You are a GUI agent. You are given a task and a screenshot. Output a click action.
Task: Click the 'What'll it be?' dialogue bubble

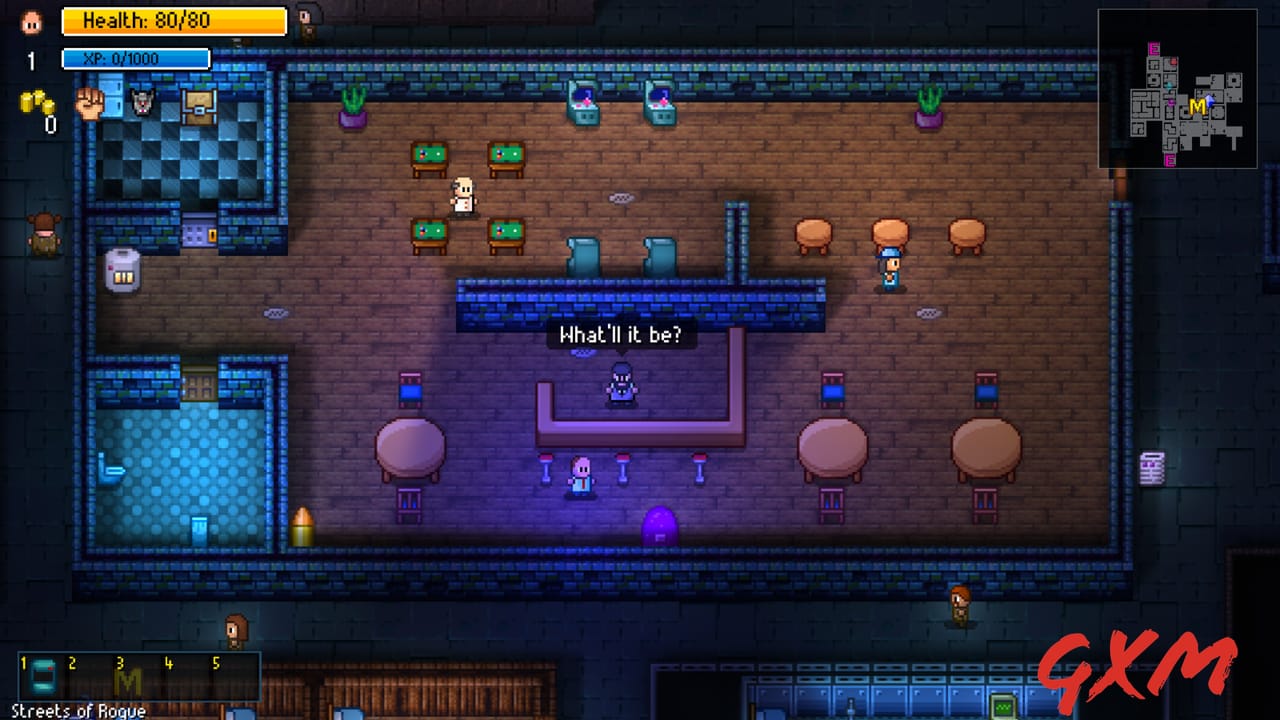coord(621,335)
